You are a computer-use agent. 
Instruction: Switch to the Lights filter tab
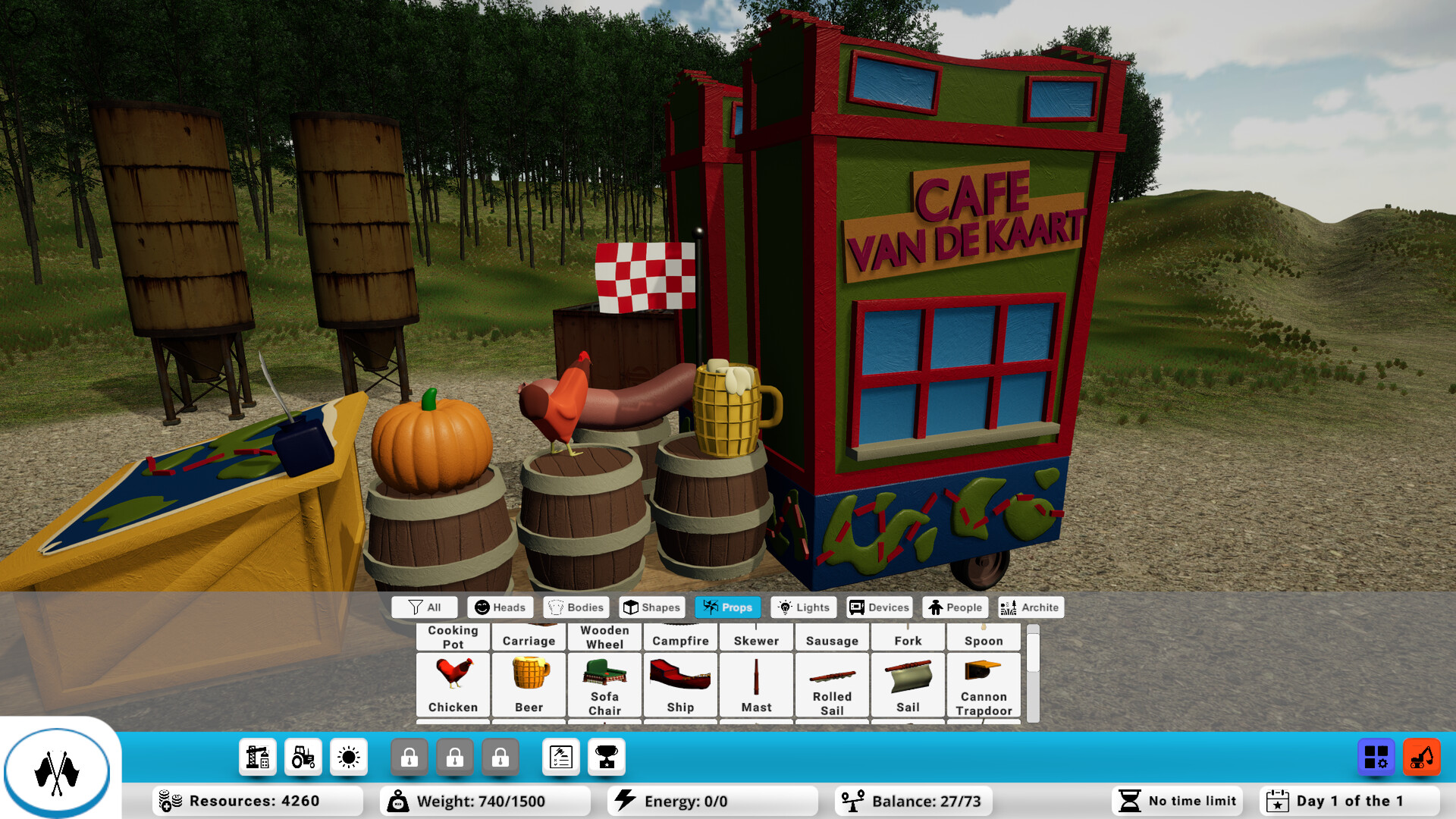coord(803,607)
